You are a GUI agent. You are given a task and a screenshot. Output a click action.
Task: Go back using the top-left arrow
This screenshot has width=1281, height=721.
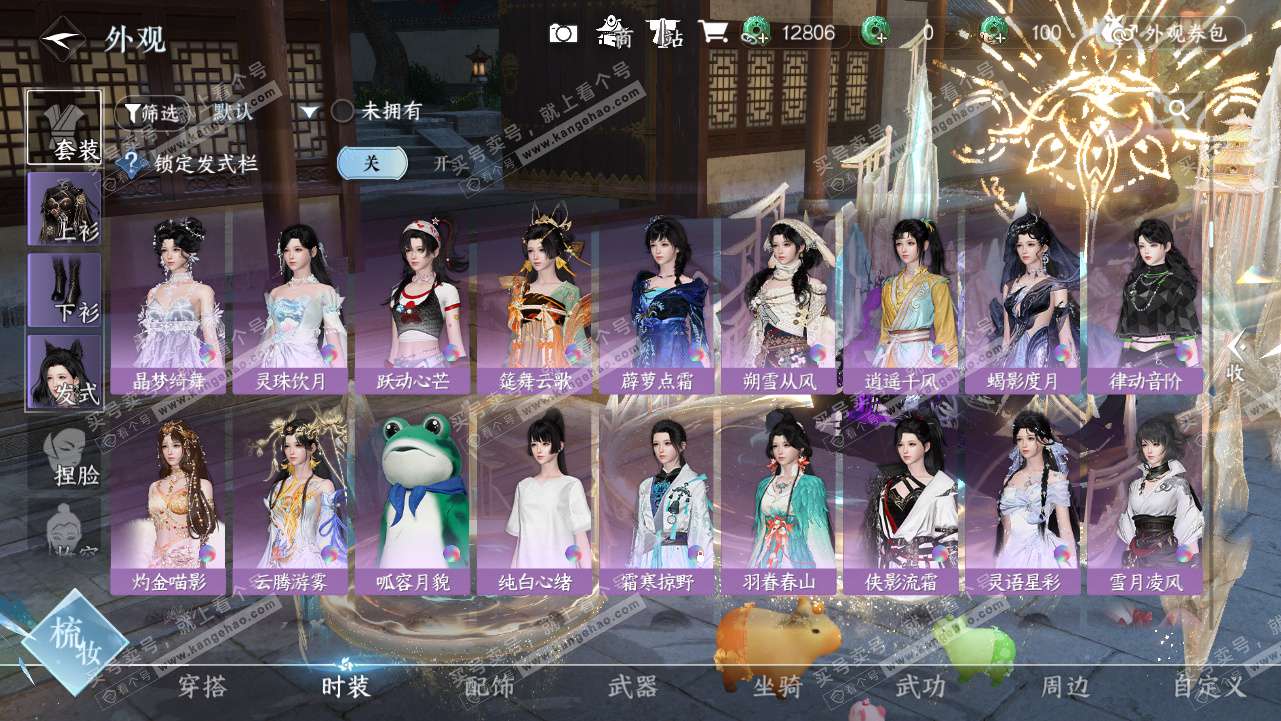click(x=59, y=39)
